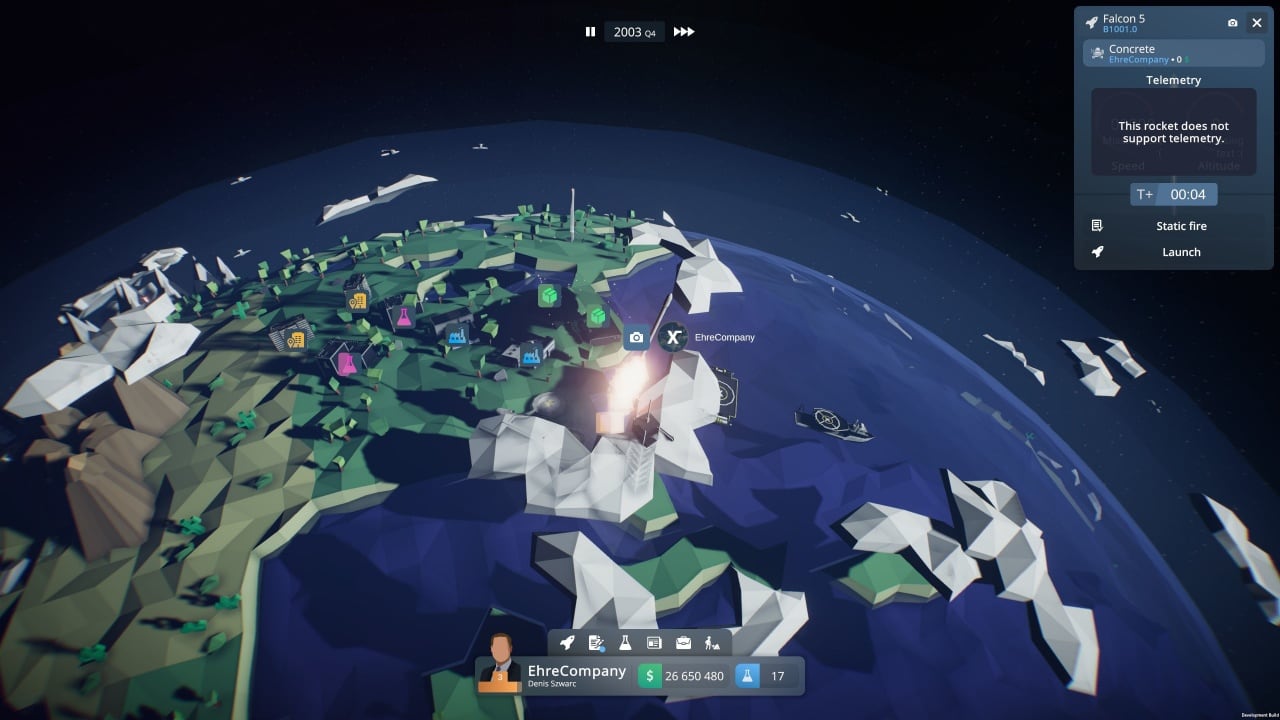Open the rockets menu from bottom toolbar
The image size is (1280, 720).
(x=567, y=643)
